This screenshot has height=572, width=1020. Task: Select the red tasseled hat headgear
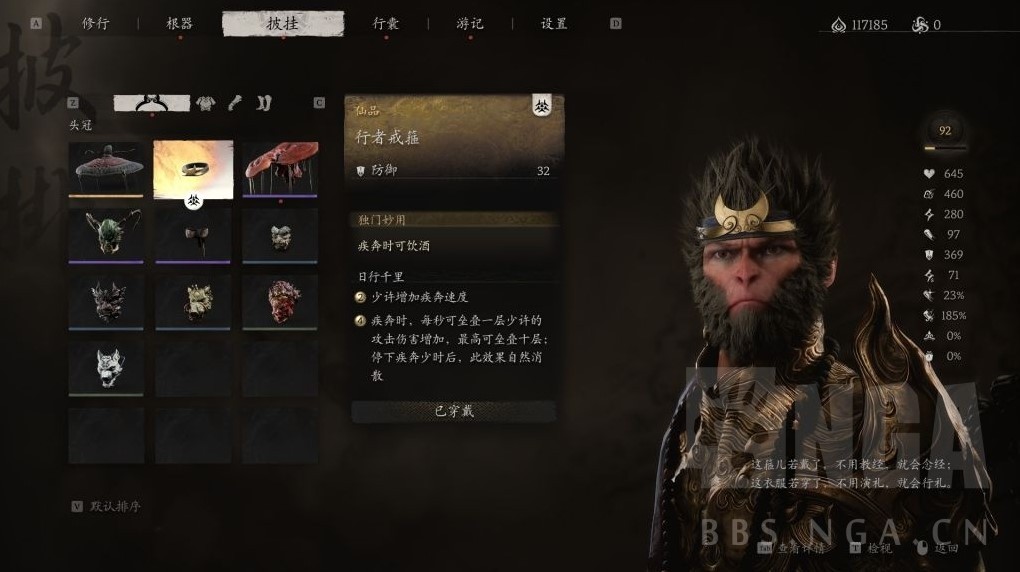point(280,168)
